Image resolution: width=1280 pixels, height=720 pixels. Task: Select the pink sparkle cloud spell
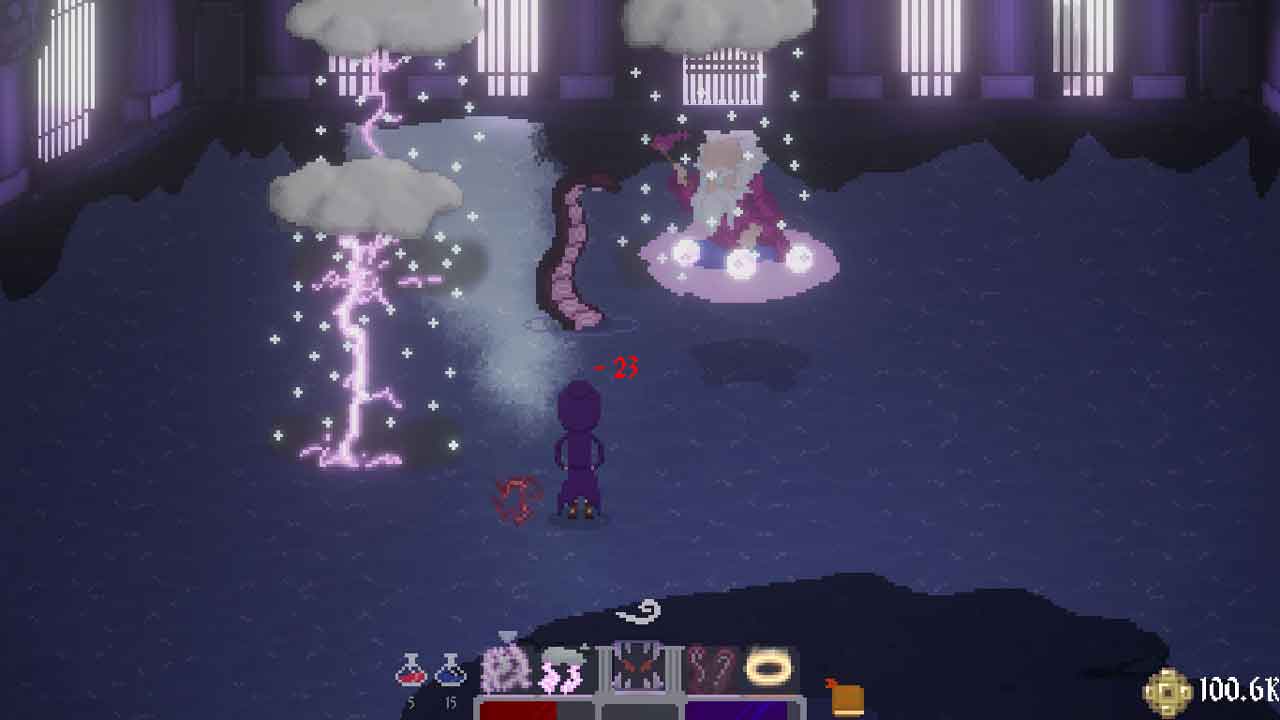point(506,668)
